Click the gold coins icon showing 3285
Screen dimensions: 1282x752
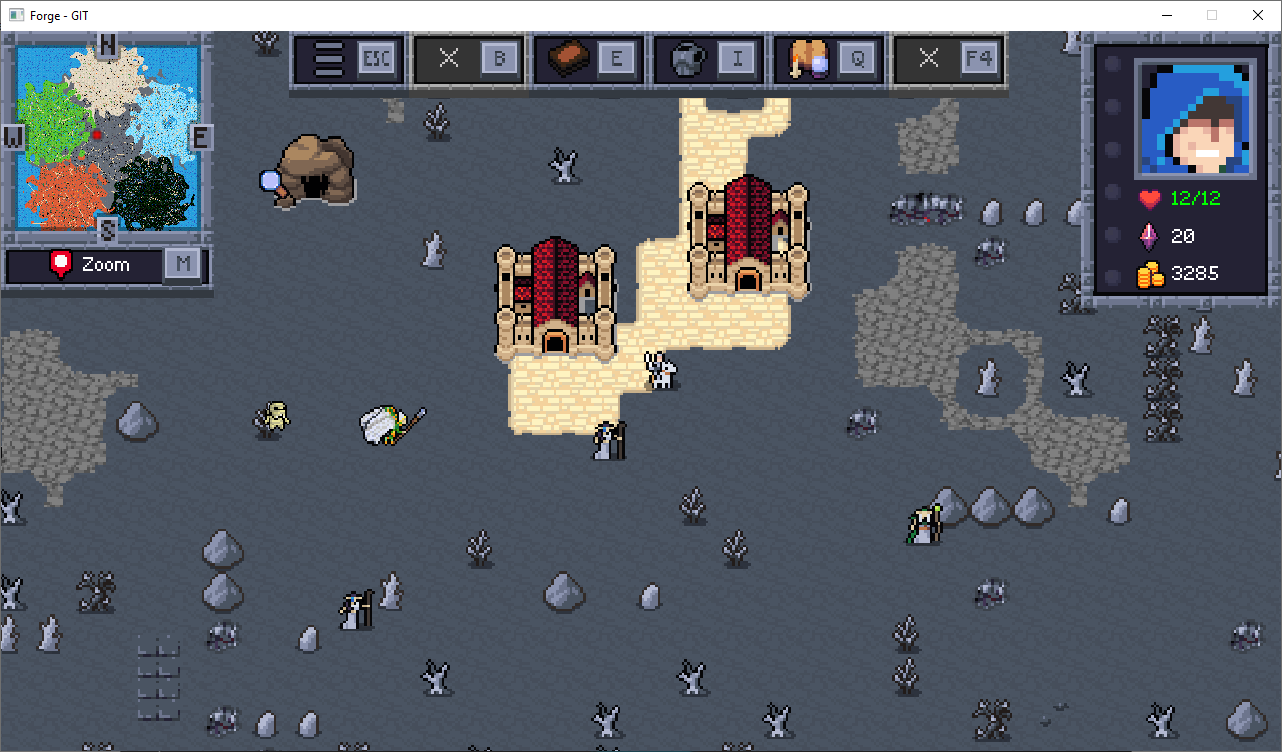point(1149,273)
